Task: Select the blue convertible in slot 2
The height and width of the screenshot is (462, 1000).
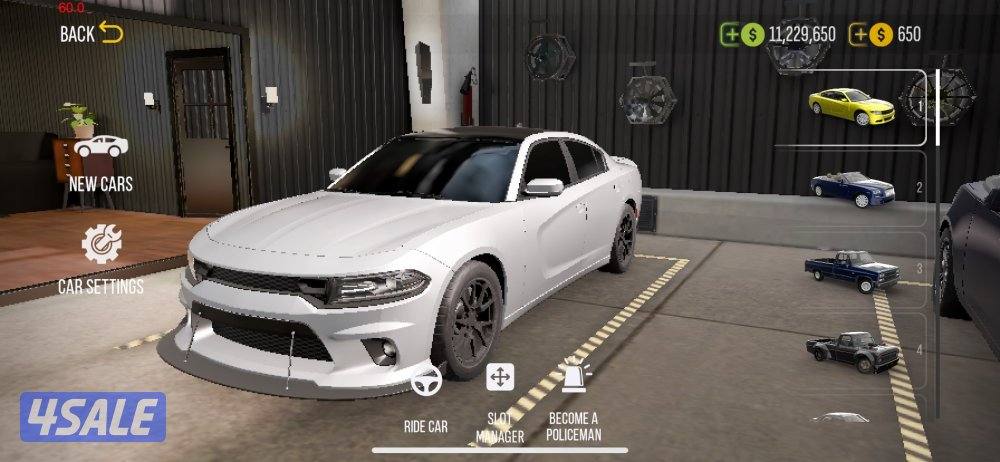Action: (x=852, y=187)
